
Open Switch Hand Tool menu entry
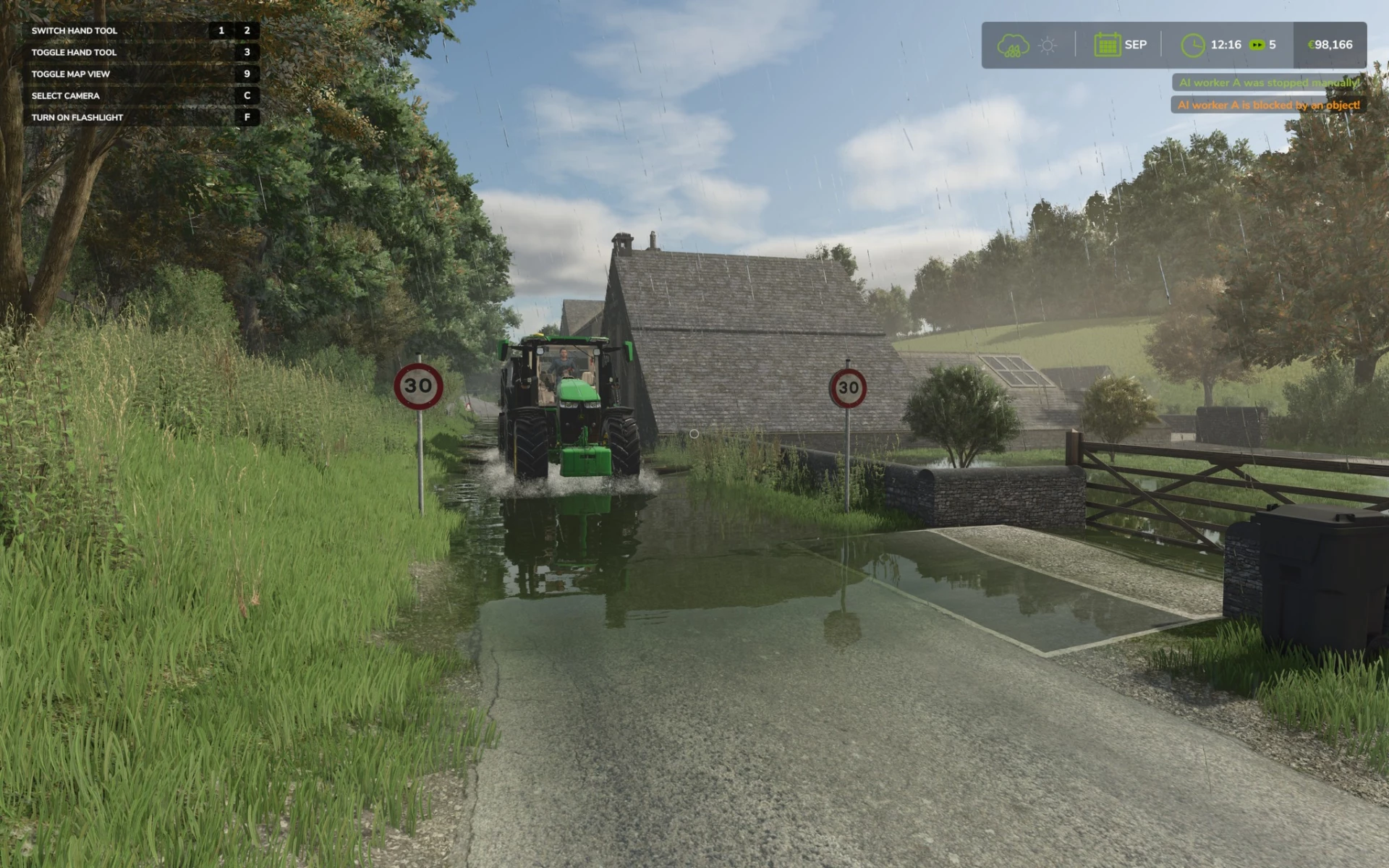click(x=75, y=30)
